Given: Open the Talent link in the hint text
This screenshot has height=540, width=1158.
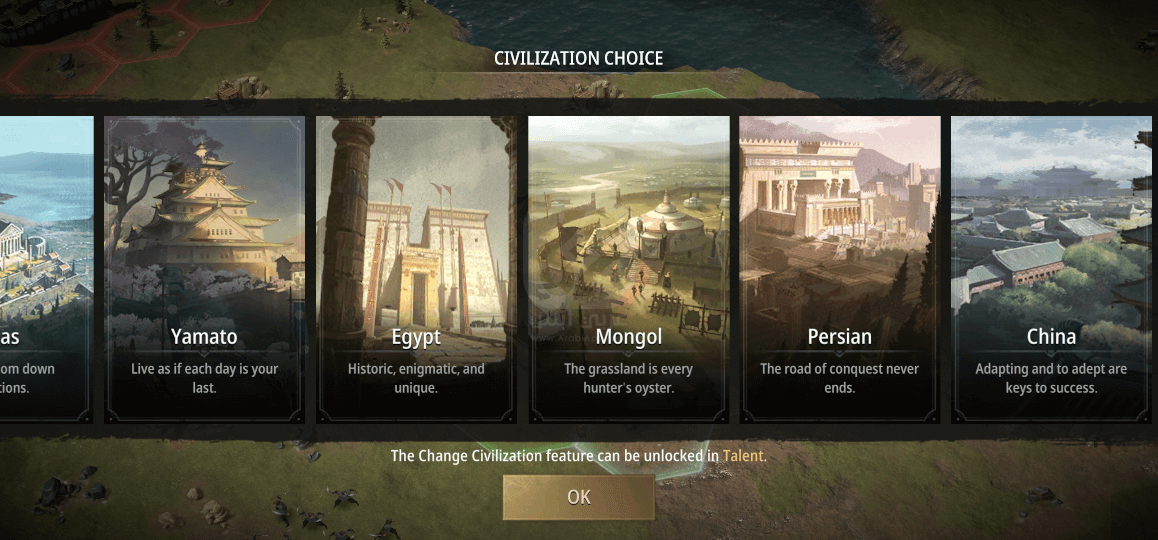Looking at the screenshot, I should pyautogui.click(x=743, y=456).
